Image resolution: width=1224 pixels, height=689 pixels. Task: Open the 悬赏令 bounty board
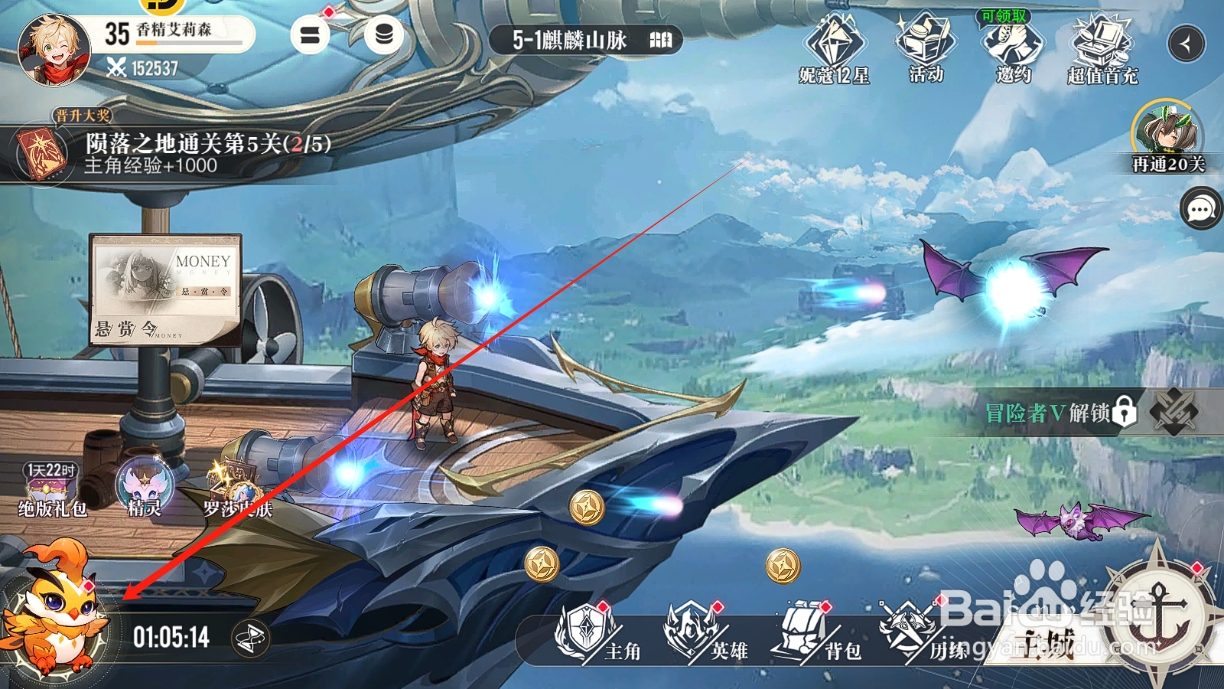165,290
